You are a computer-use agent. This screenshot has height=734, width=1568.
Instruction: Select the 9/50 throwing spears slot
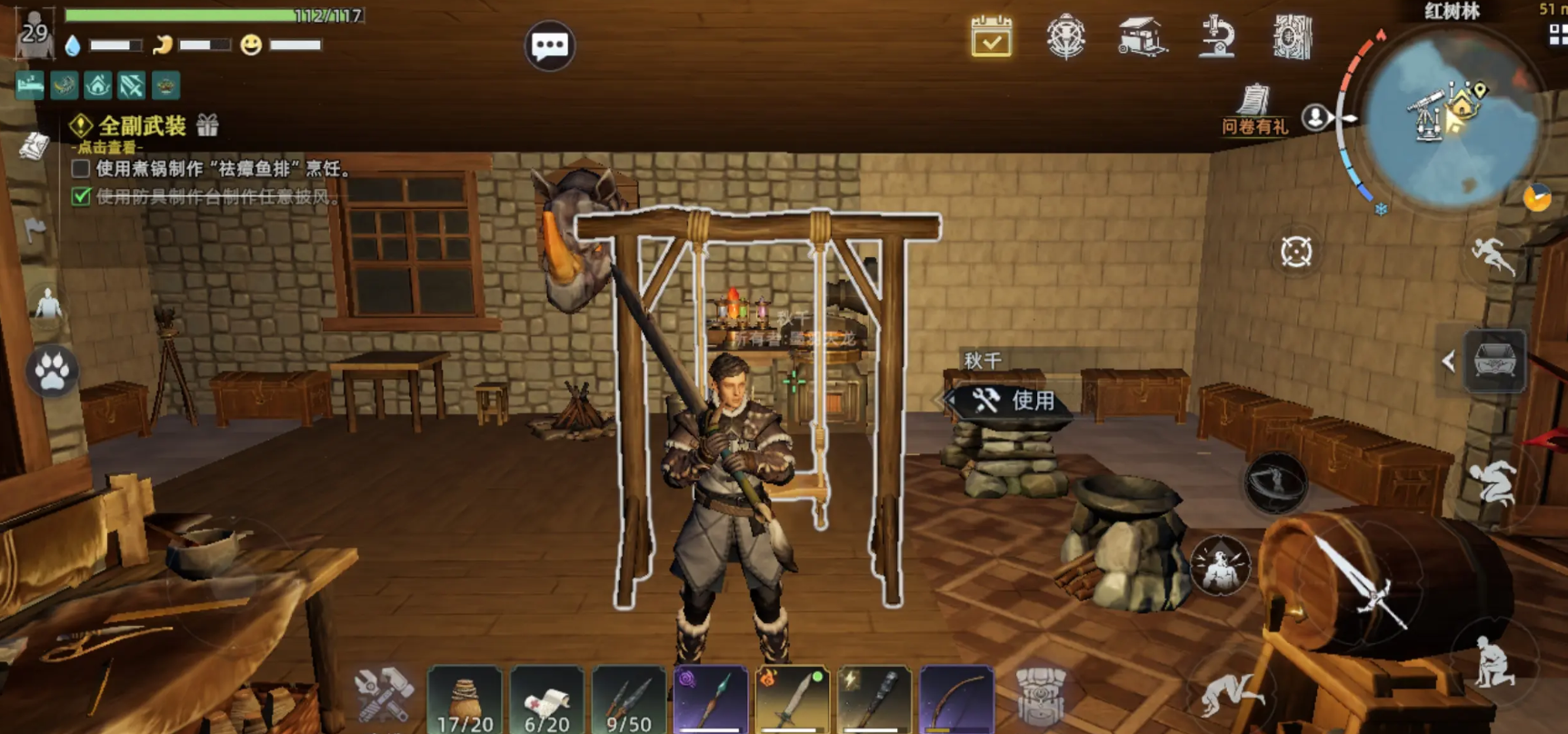point(628,699)
